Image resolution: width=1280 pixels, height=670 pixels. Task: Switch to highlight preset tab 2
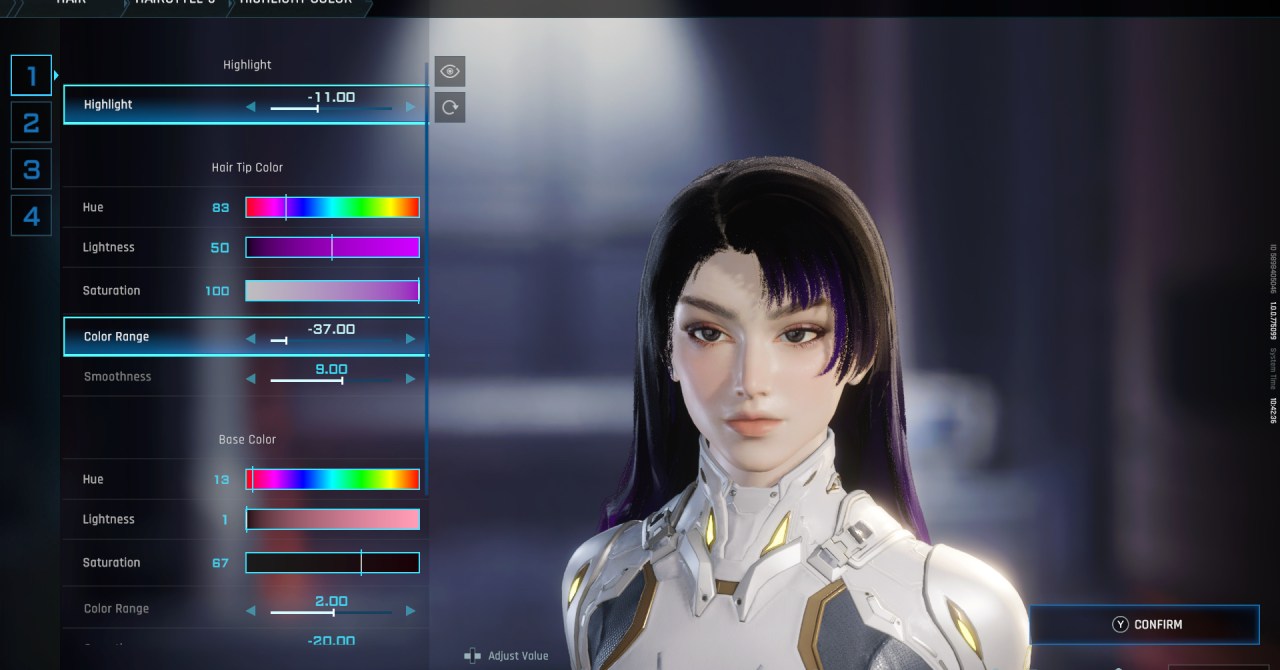click(x=31, y=122)
